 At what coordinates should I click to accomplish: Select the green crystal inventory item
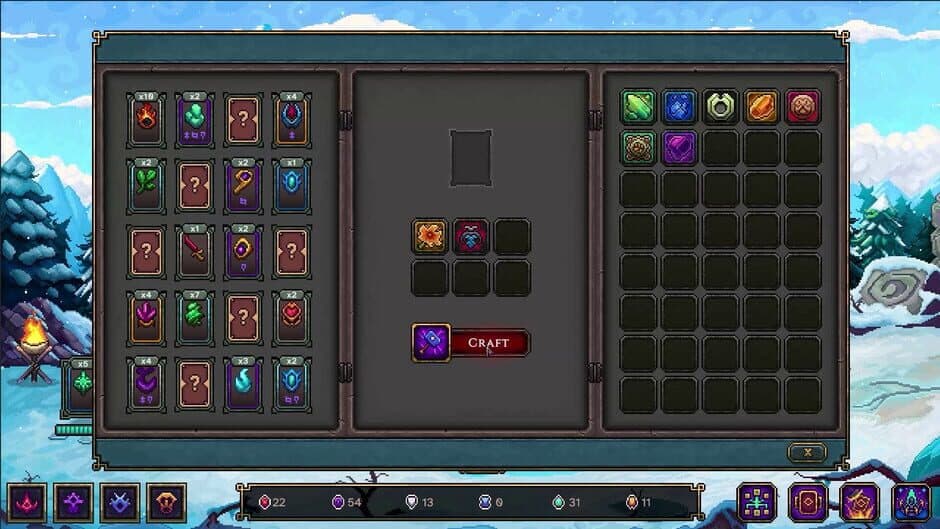coord(638,107)
